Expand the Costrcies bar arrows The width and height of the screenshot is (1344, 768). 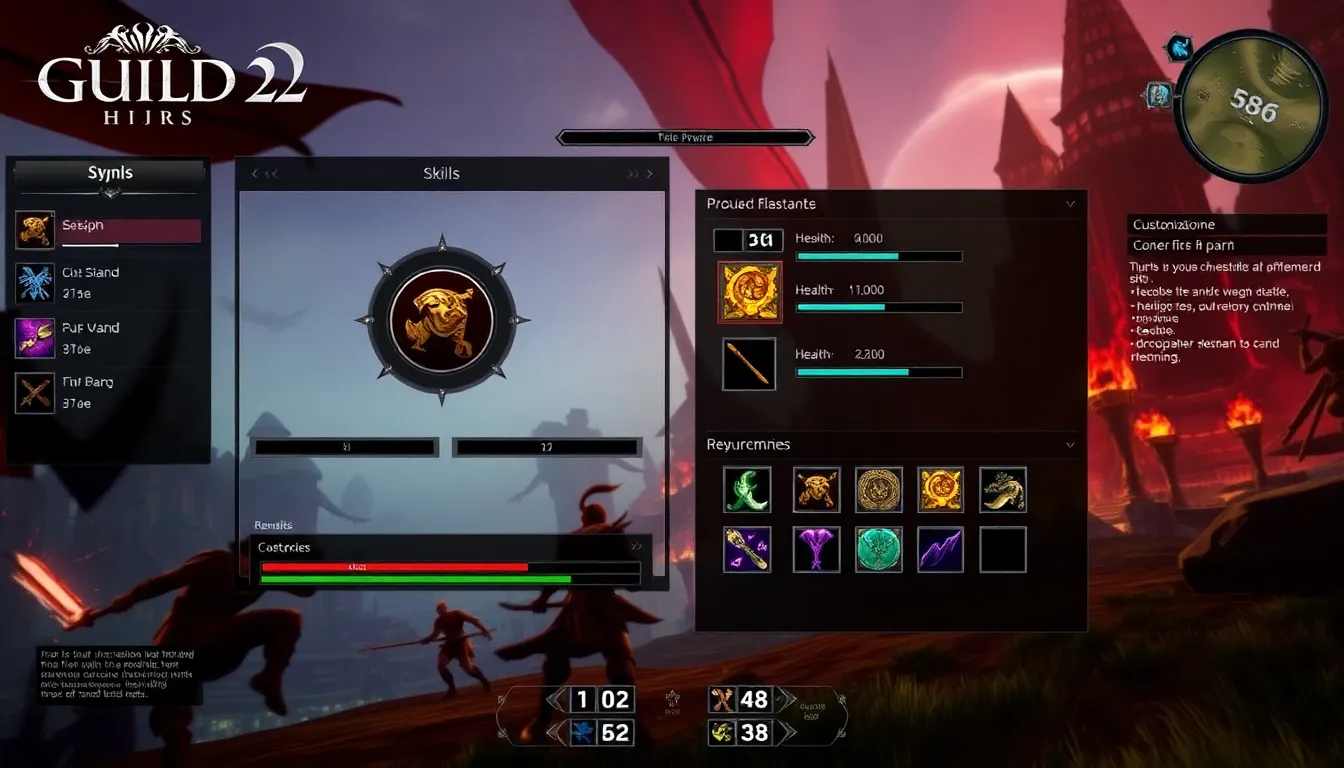pyautogui.click(x=636, y=547)
